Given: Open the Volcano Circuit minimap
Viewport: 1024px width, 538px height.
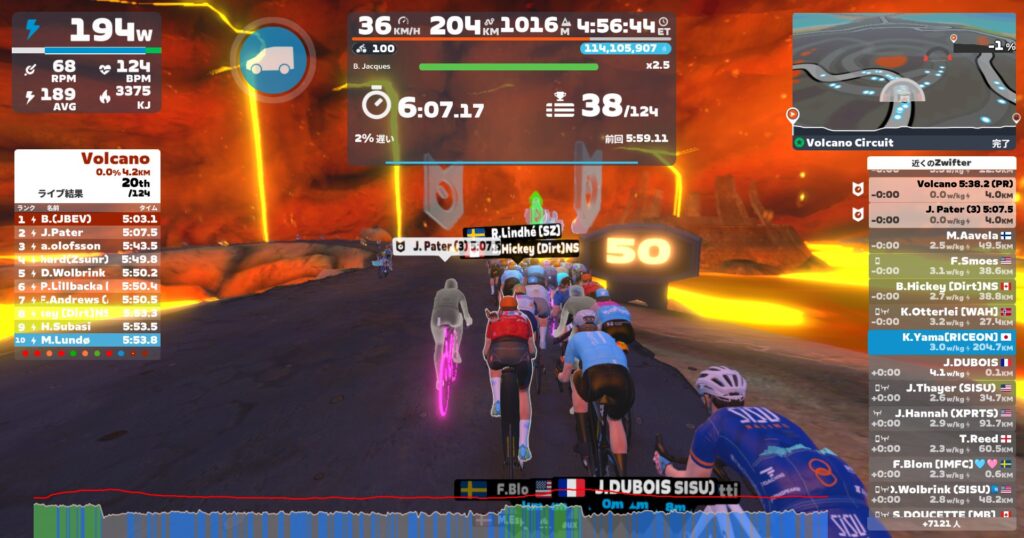Looking at the screenshot, I should click(902, 75).
